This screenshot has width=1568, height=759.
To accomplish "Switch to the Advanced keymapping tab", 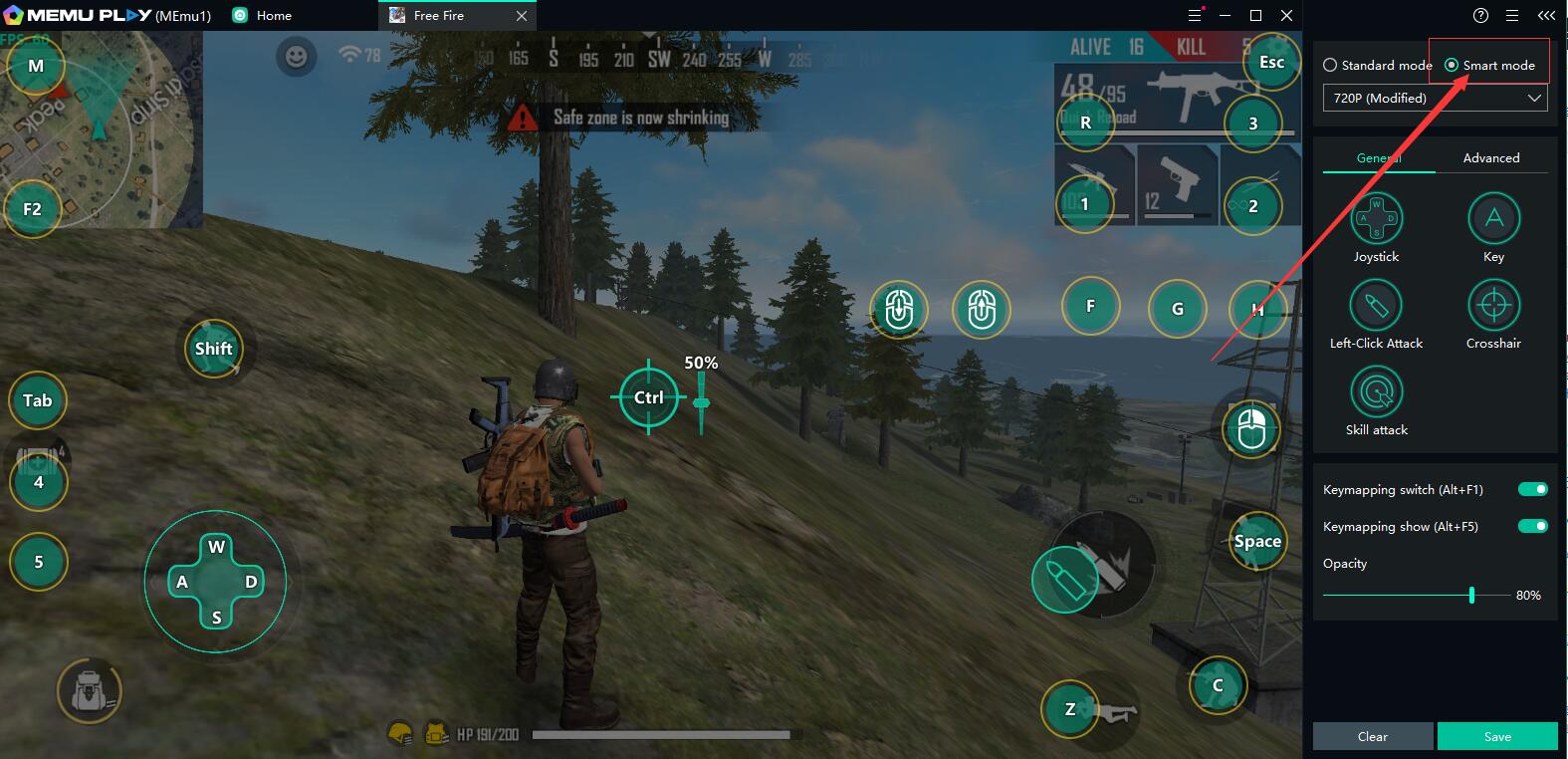I will coord(1490,157).
